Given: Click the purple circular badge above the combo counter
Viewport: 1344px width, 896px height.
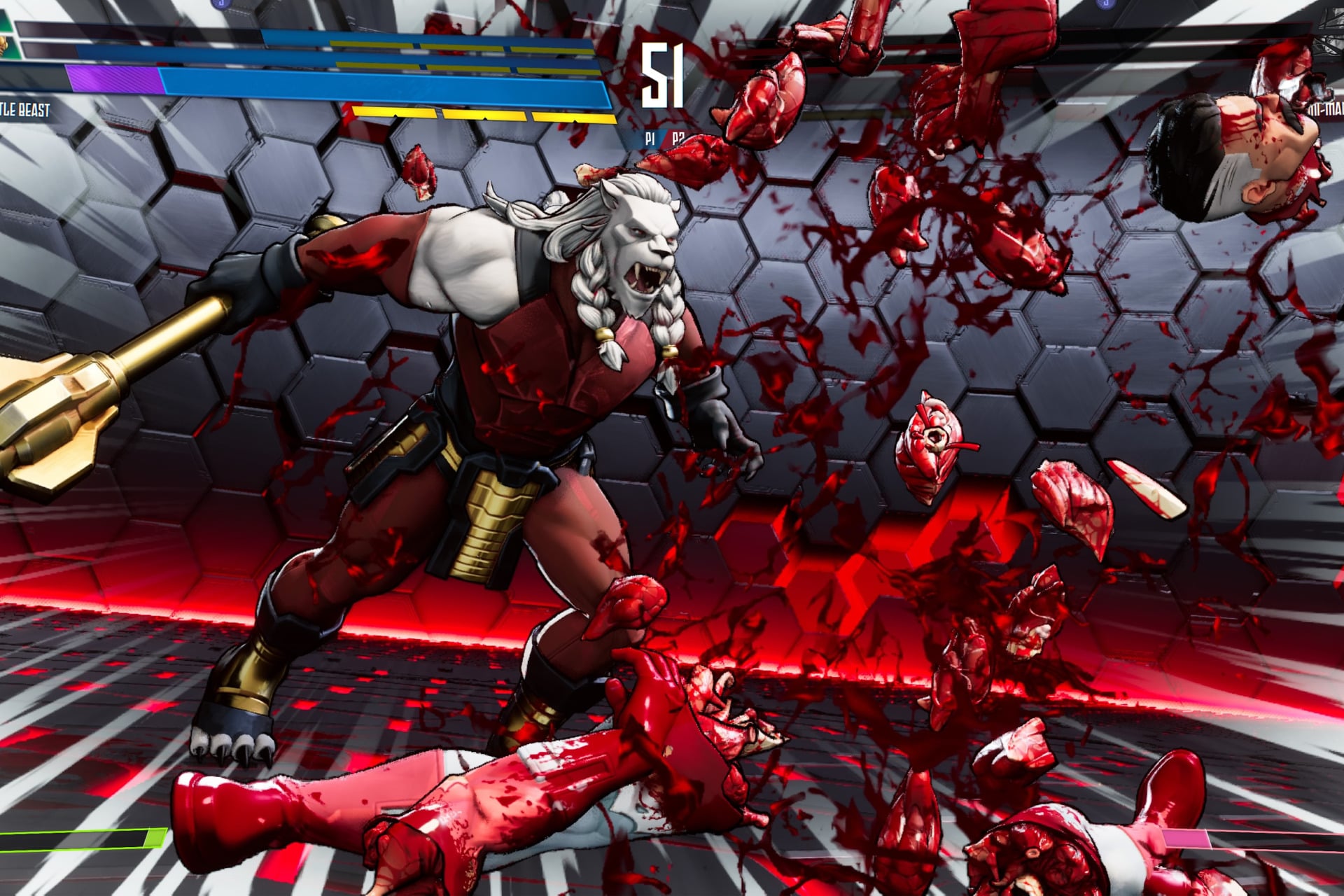Looking at the screenshot, I should (222, 4).
